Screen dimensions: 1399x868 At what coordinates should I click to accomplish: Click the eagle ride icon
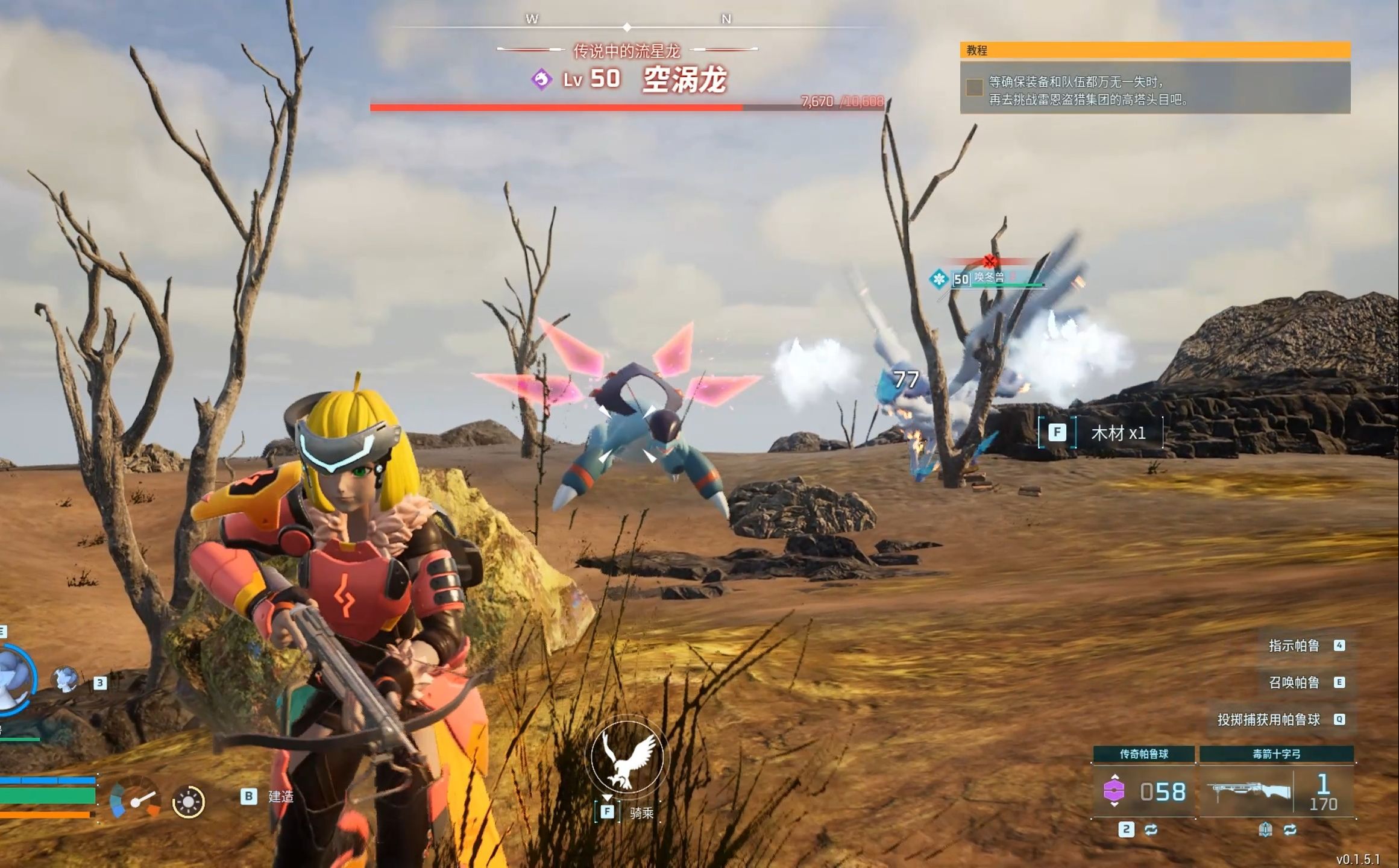point(626,758)
